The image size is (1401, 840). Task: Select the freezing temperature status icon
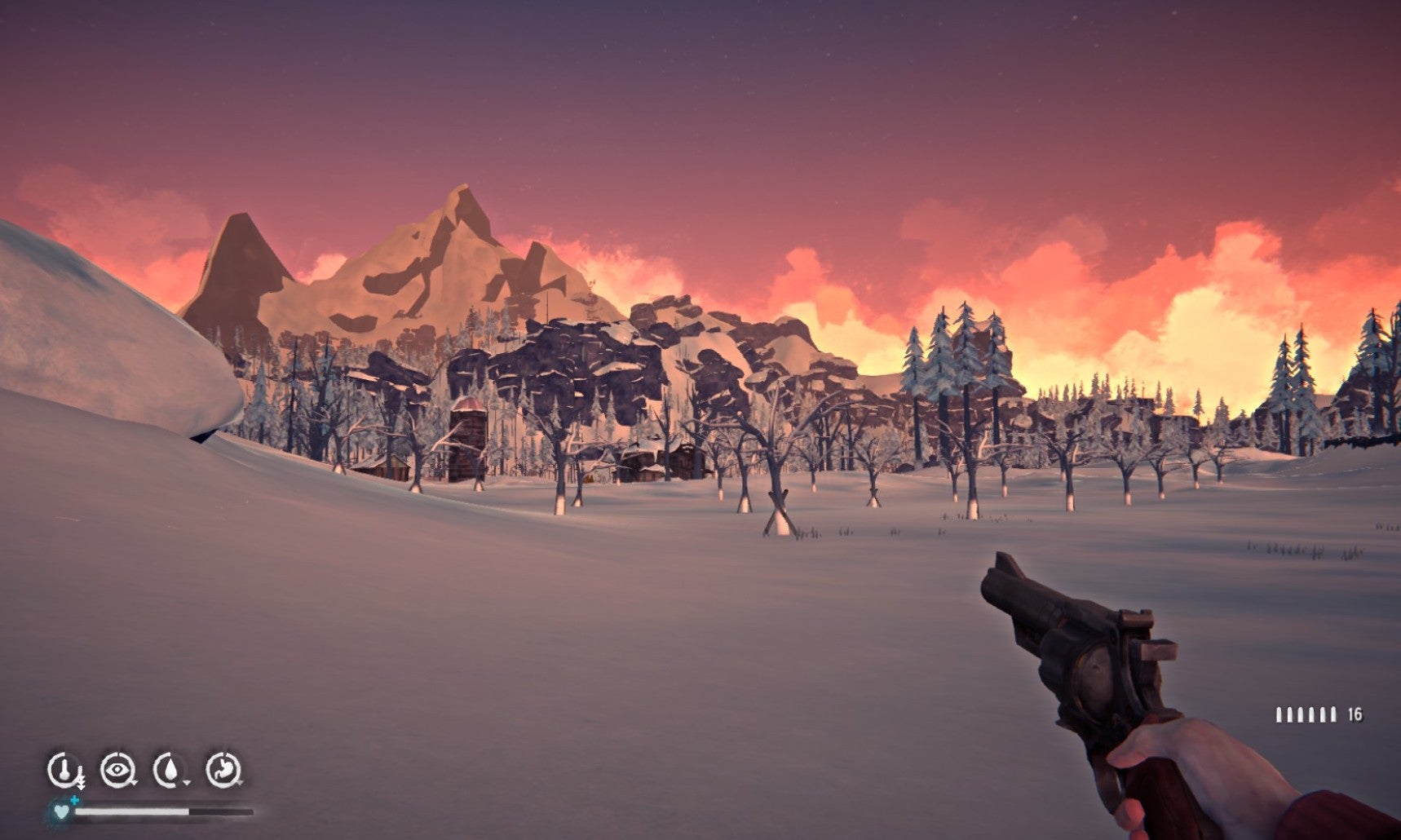pos(65,770)
